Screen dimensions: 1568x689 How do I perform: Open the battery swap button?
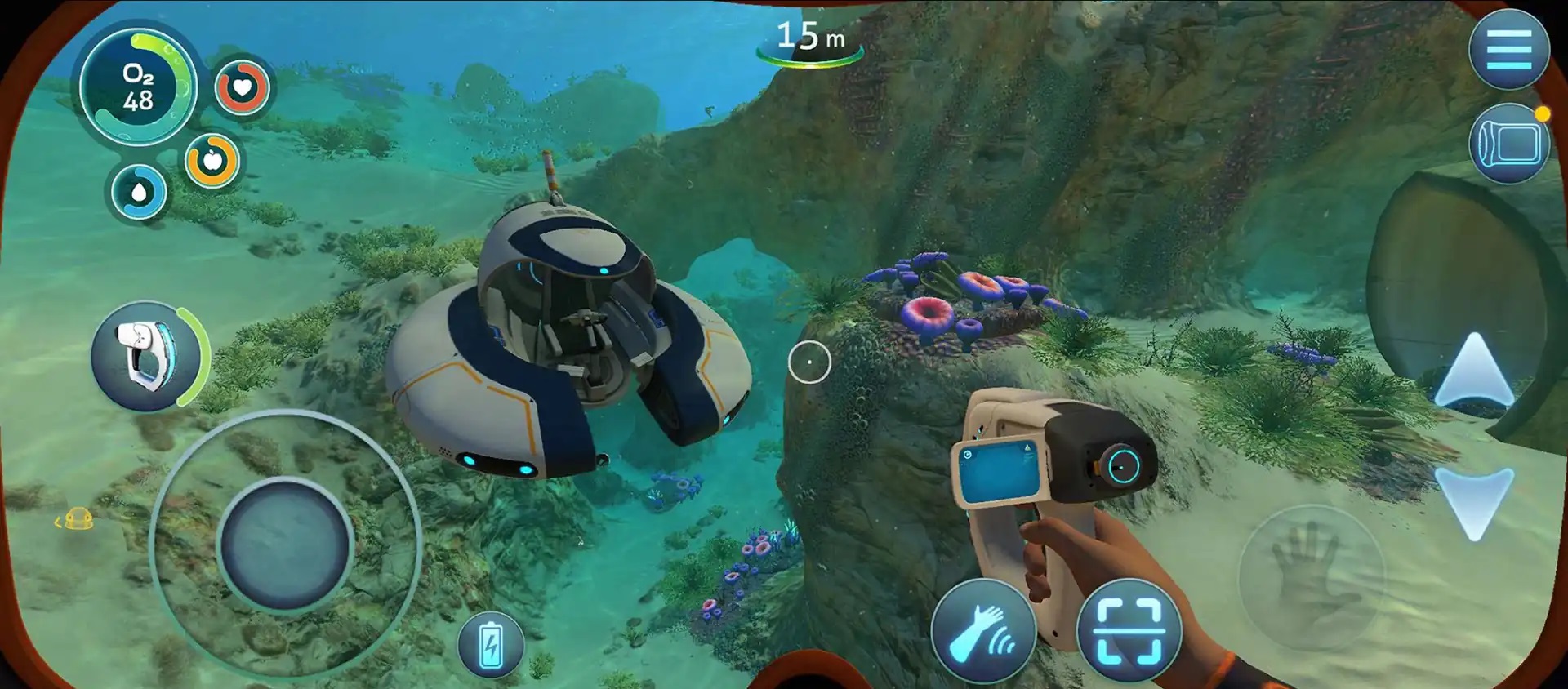tap(490, 645)
